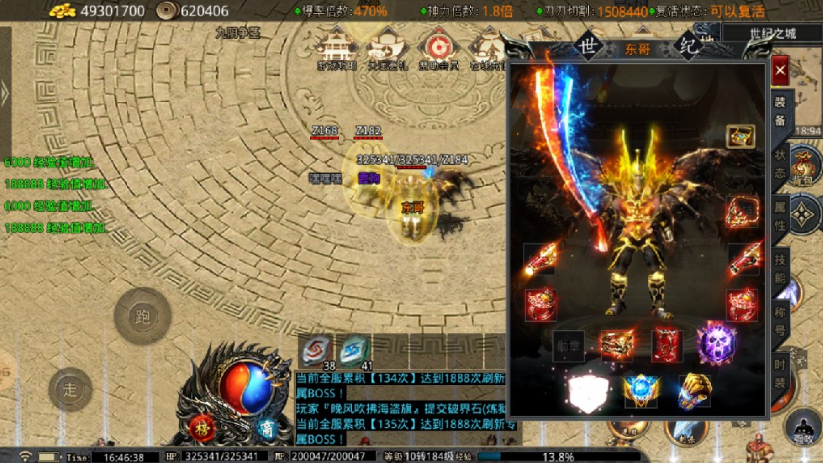This screenshot has height=463, width=823.
Task: Close the character equipment panel
Action: 781,71
